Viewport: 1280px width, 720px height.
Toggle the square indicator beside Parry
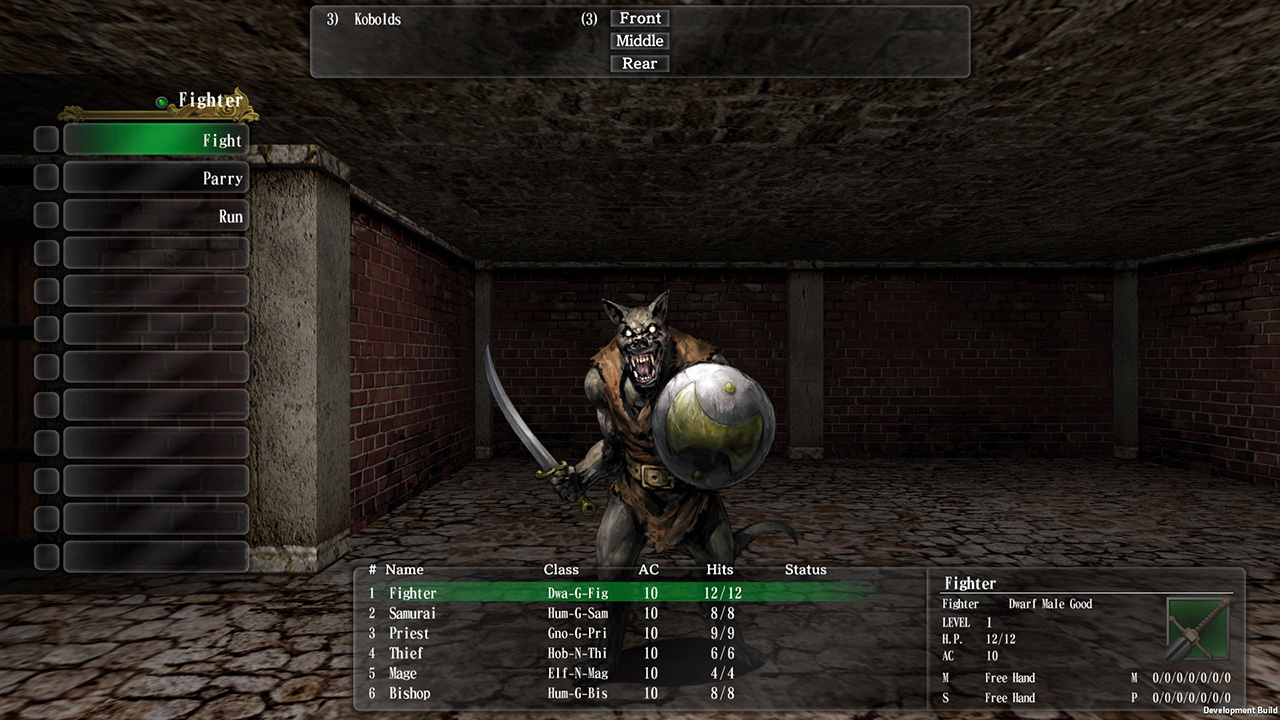tap(45, 177)
